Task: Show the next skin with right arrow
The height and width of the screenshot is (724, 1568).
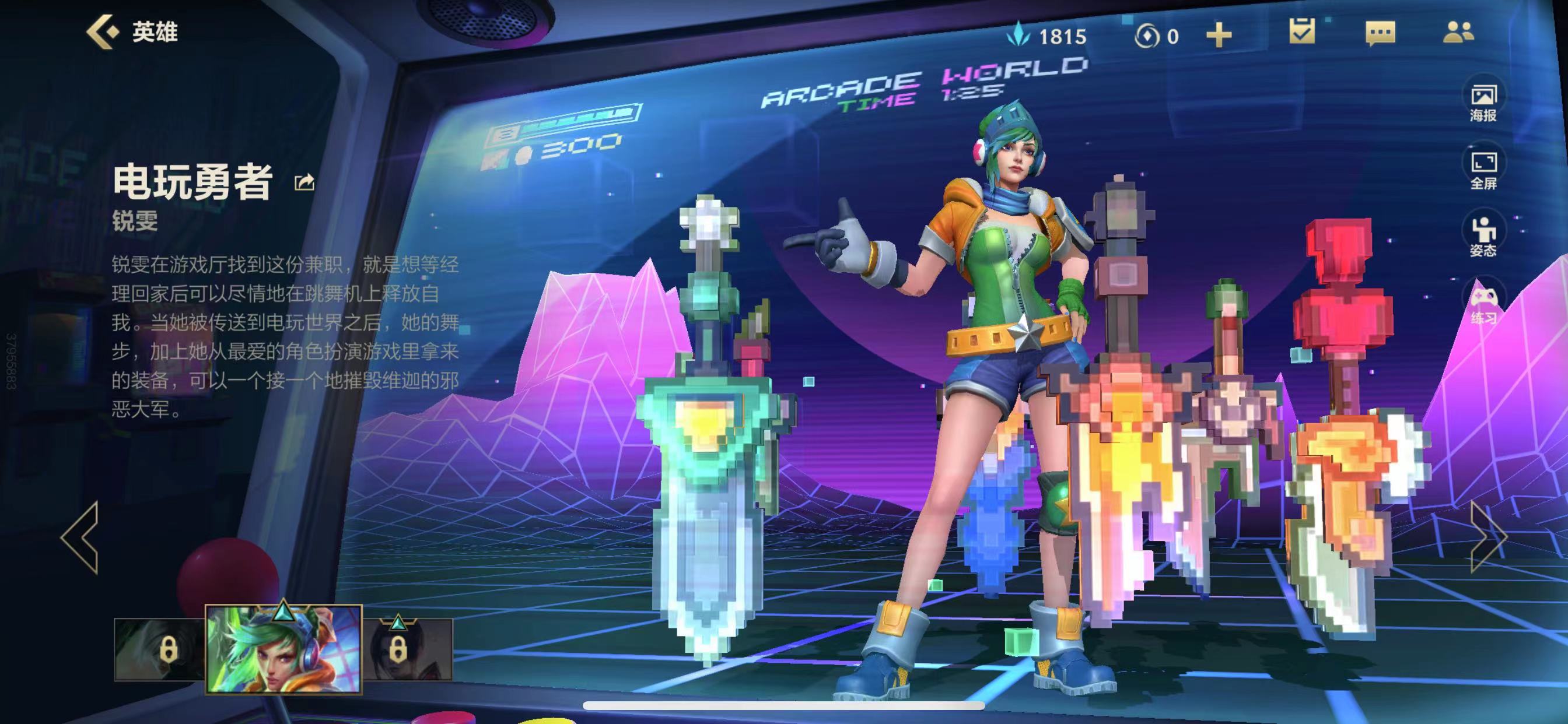Action: tap(1487, 537)
